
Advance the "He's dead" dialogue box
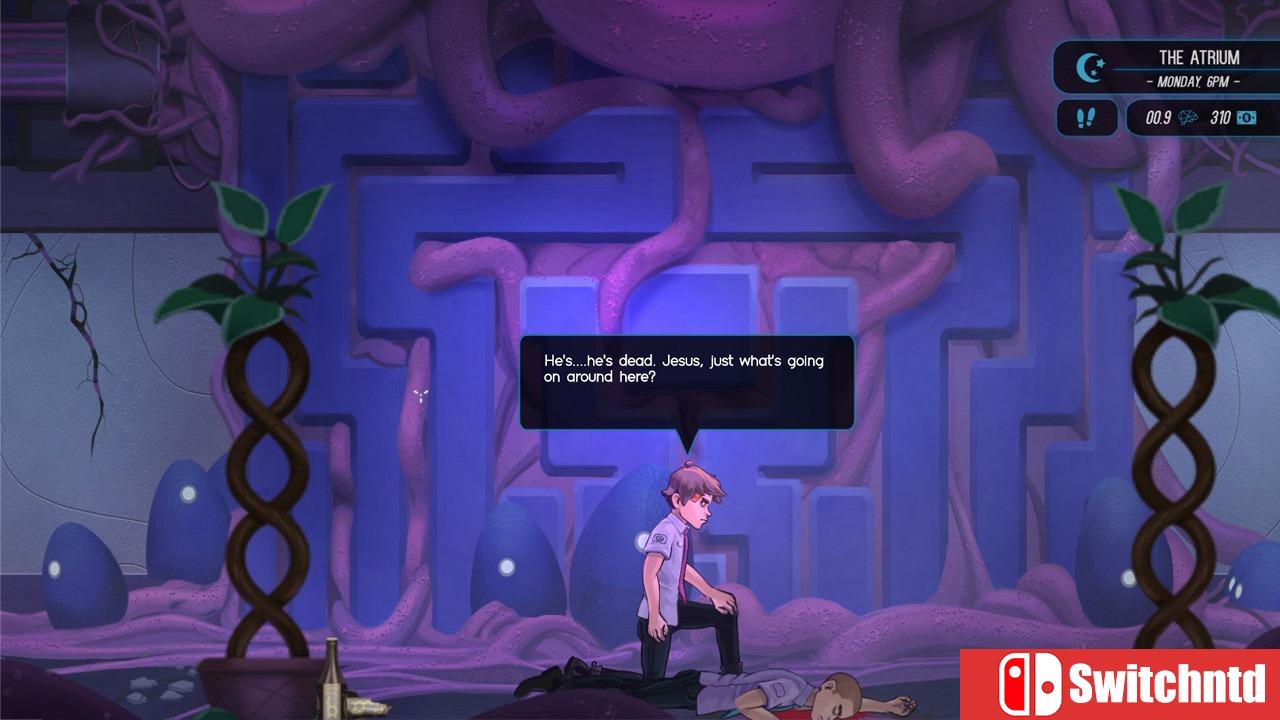click(x=686, y=381)
